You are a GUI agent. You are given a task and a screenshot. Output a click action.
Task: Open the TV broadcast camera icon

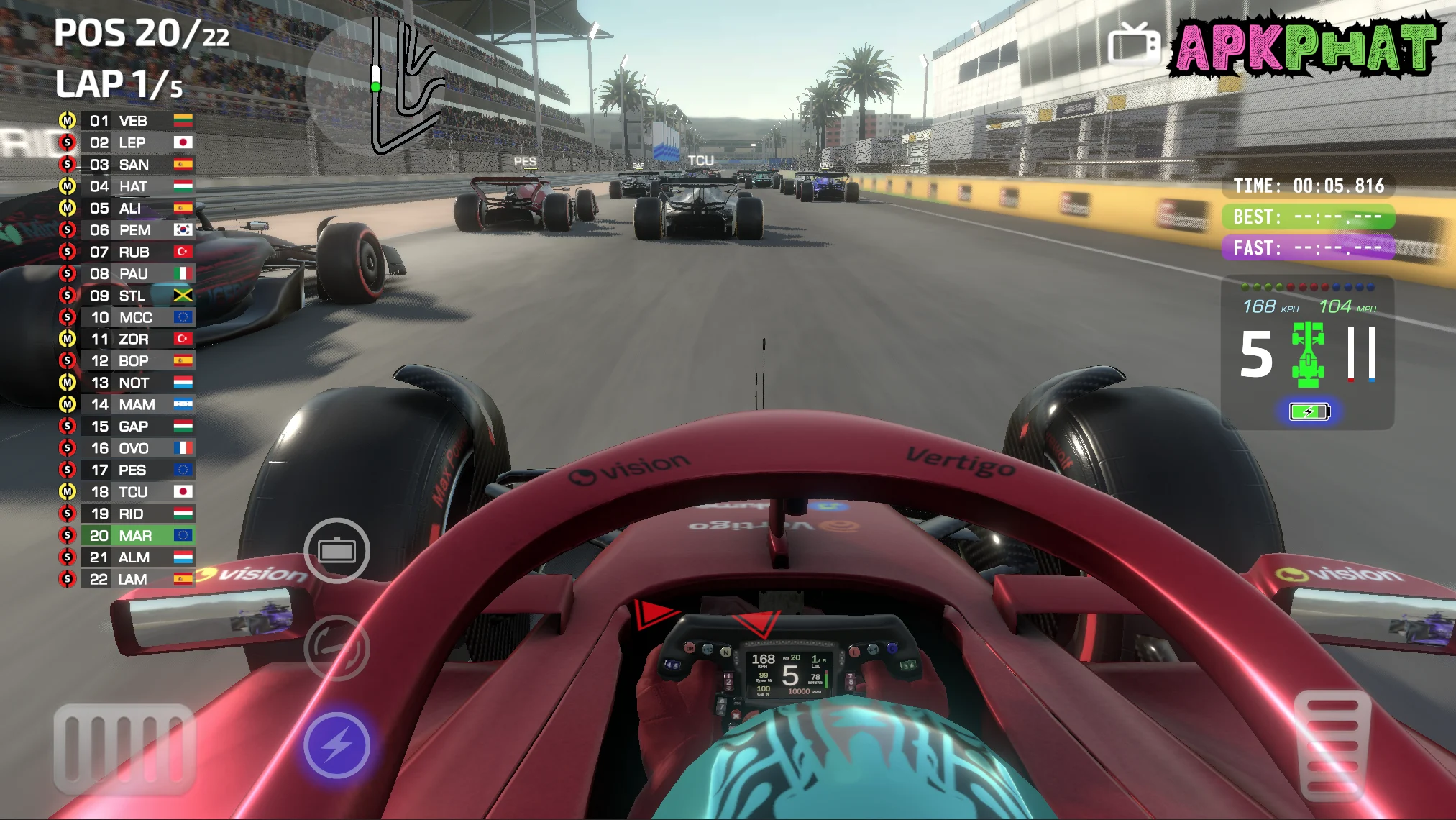click(x=1133, y=45)
